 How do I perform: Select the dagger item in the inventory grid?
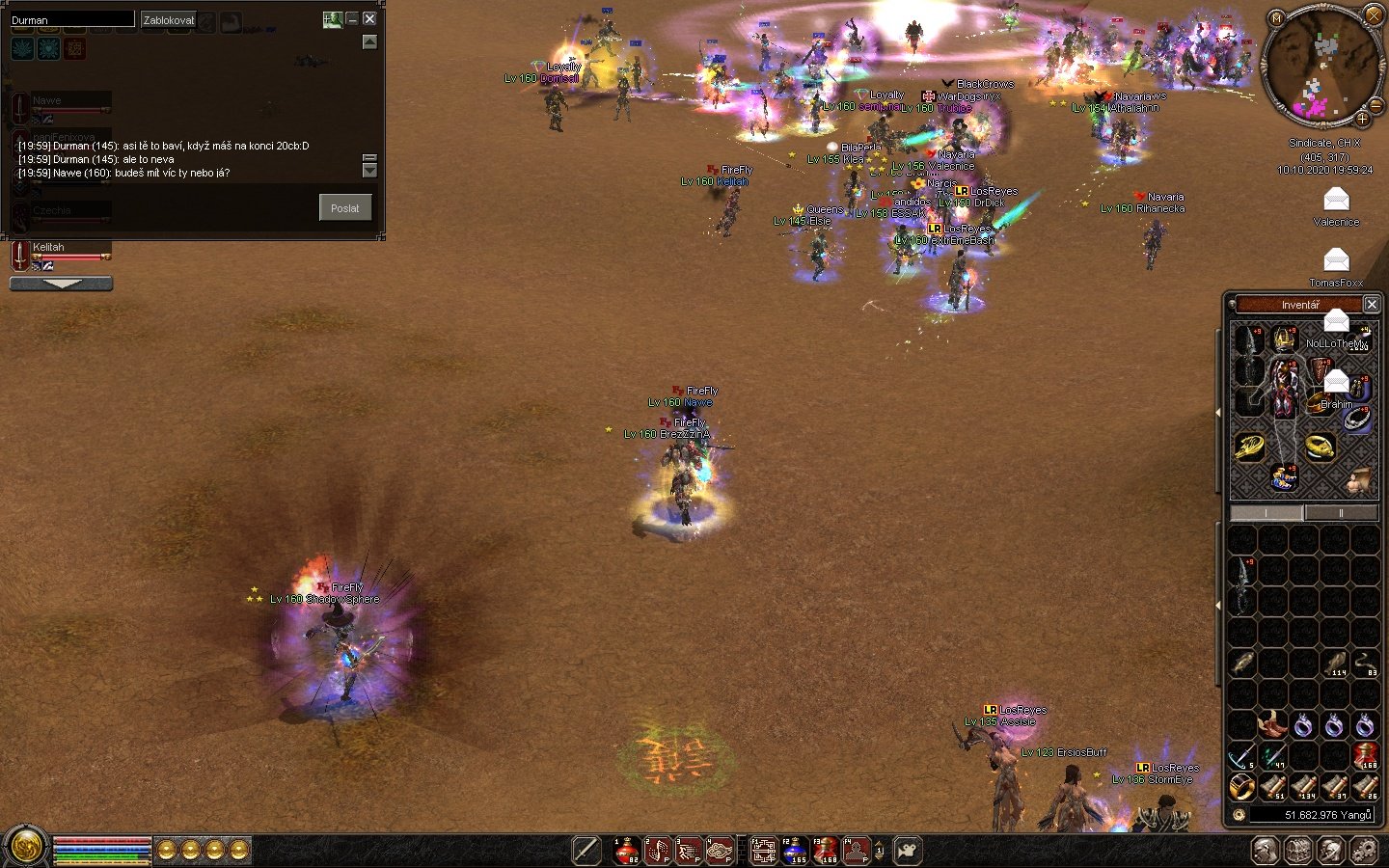(1242, 582)
